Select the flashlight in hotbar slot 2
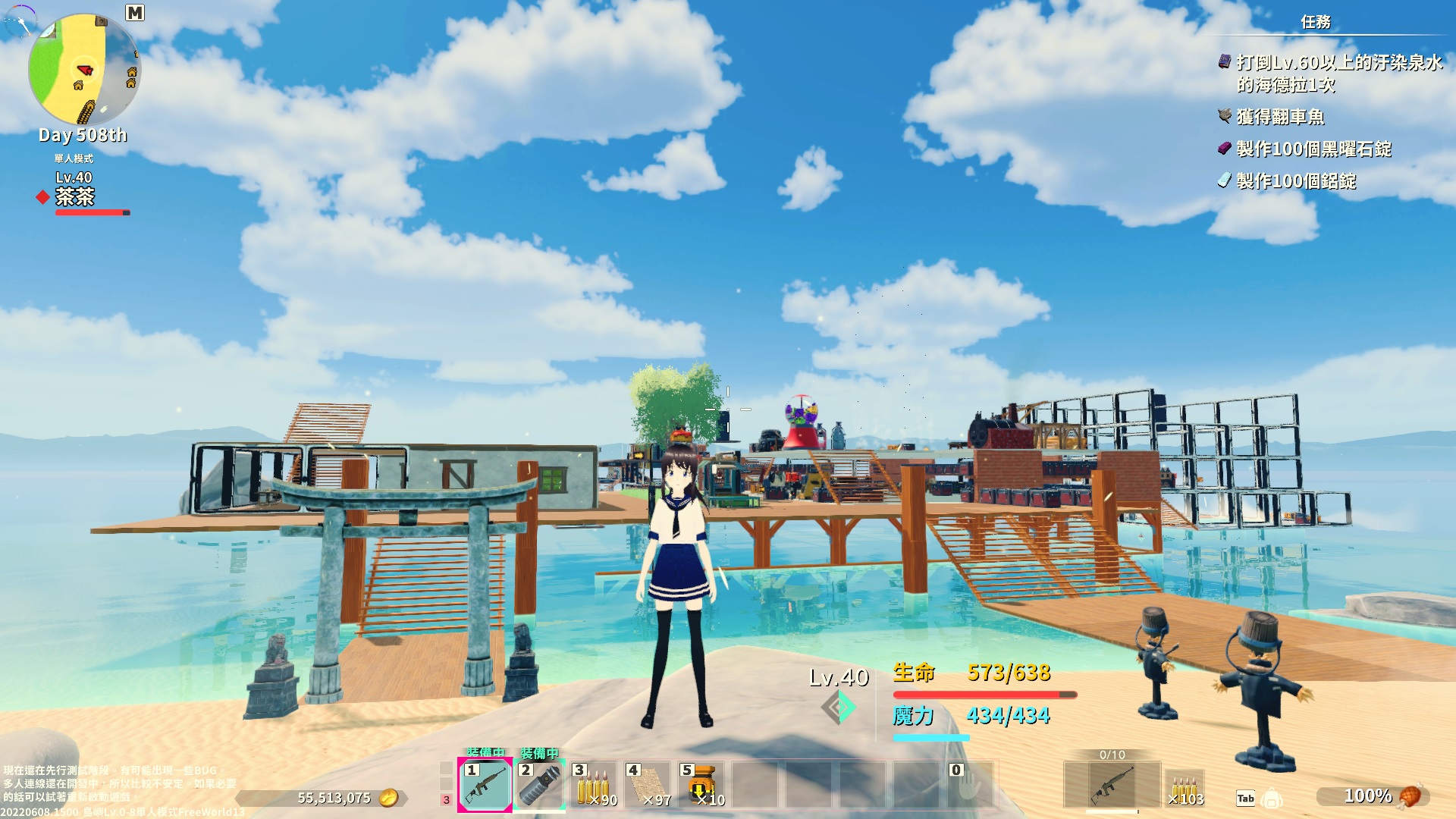The image size is (1456, 819). coord(539,786)
